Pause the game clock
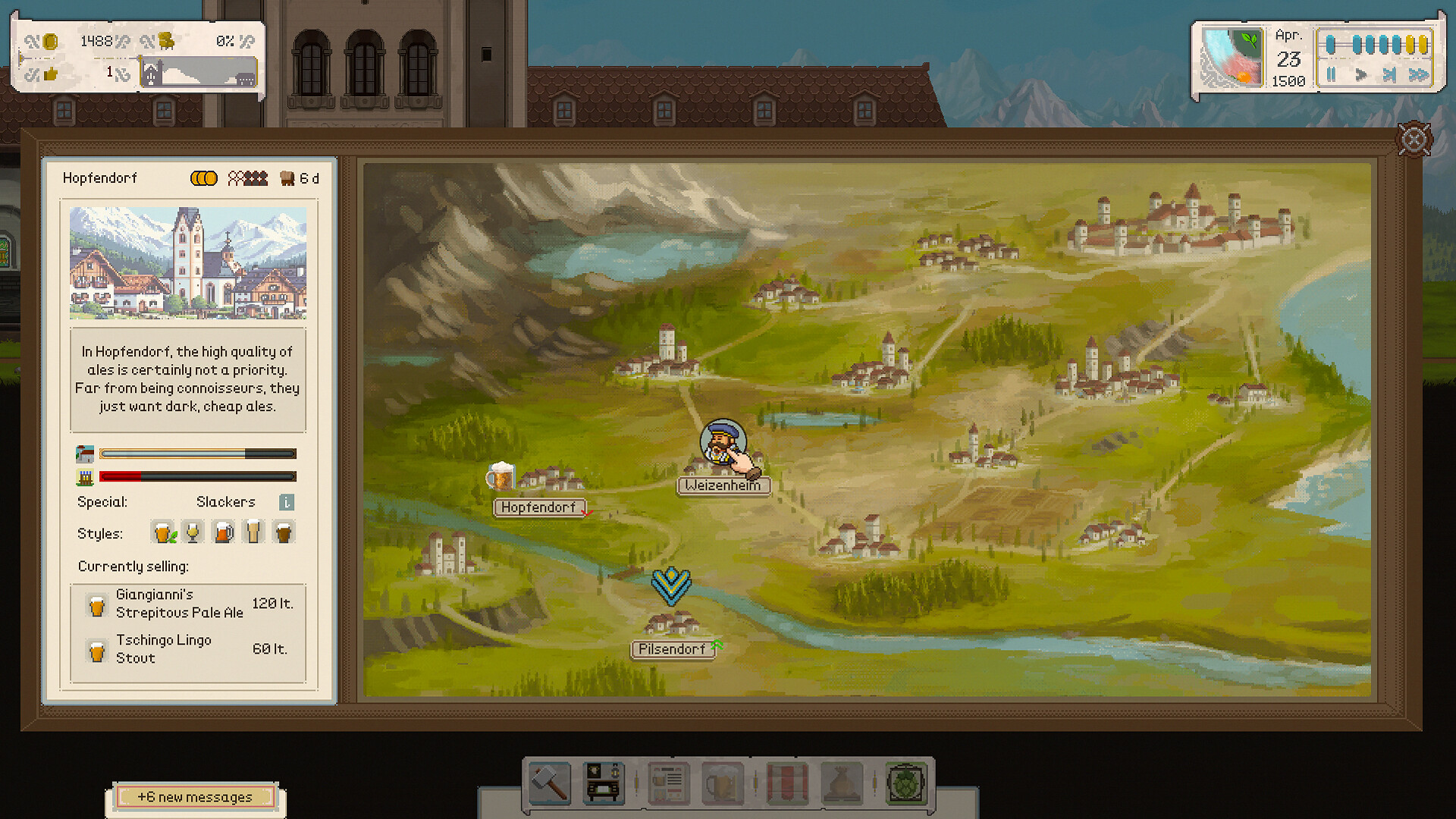The height and width of the screenshot is (819, 1456). pos(1332,74)
